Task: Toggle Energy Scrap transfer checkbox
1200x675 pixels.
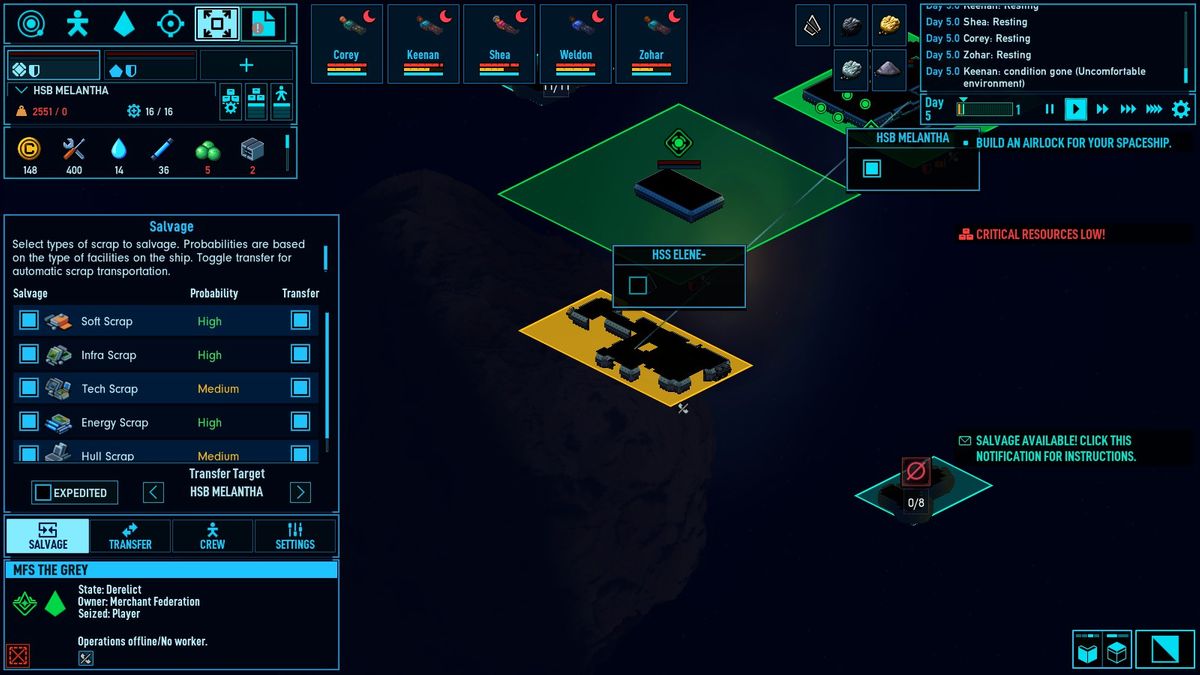Action: (300, 422)
